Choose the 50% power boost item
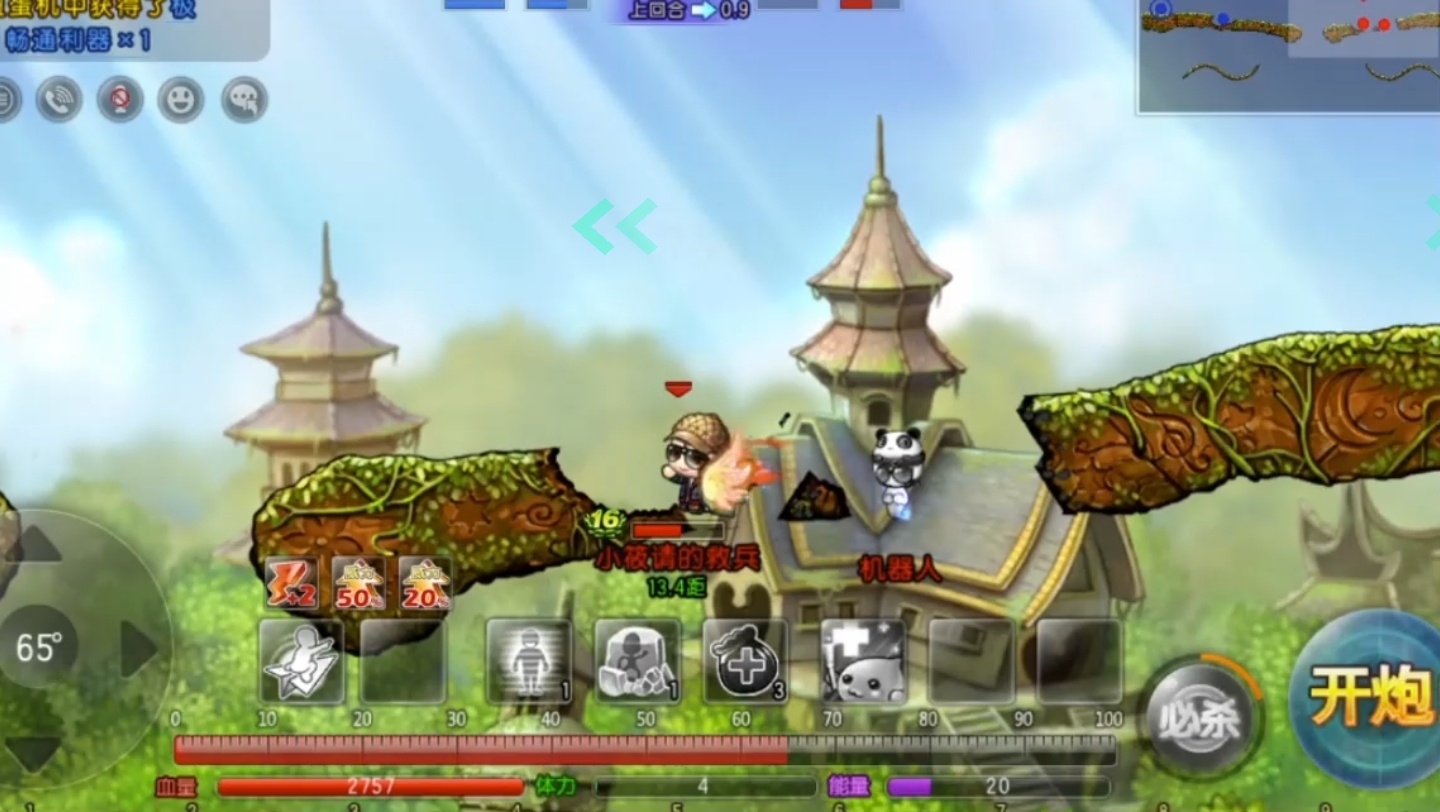Viewport: 1440px width, 812px height. pyautogui.click(x=358, y=583)
